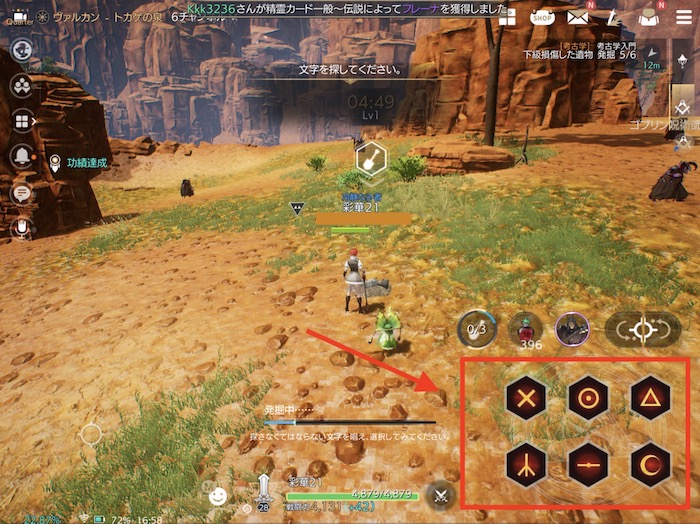Image resolution: width=700 pixels, height=524 pixels.
Task: Toggle the target lock-on crosshair button
Action: (642, 329)
